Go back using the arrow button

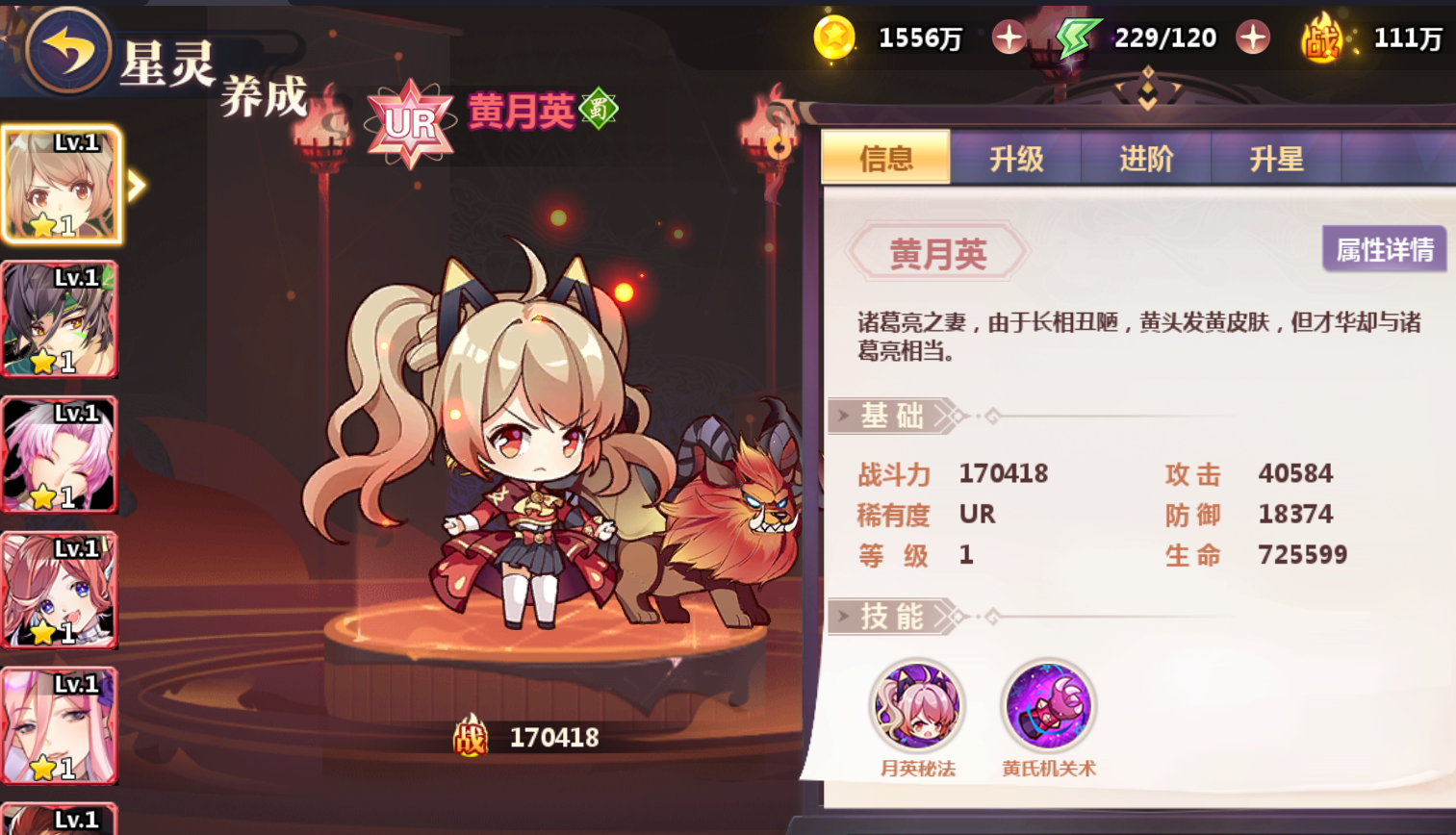click(66, 49)
